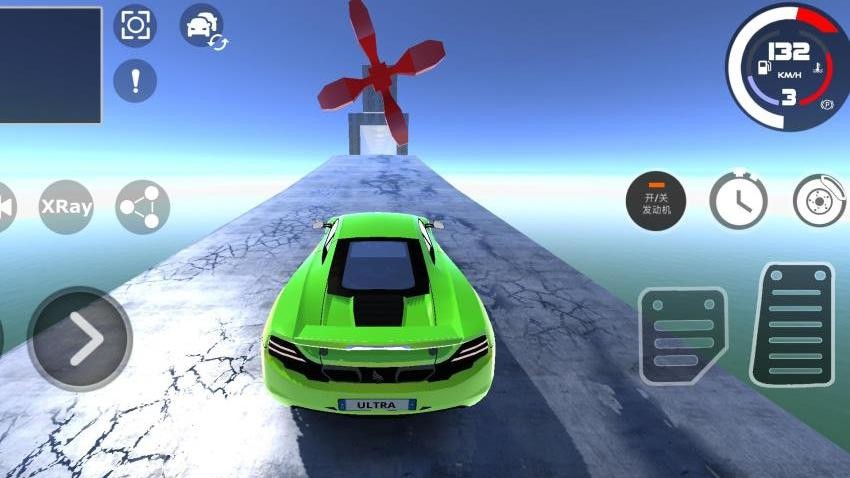Activate the stopwatch slow-motion button
This screenshot has width=850, height=478.
738,200
